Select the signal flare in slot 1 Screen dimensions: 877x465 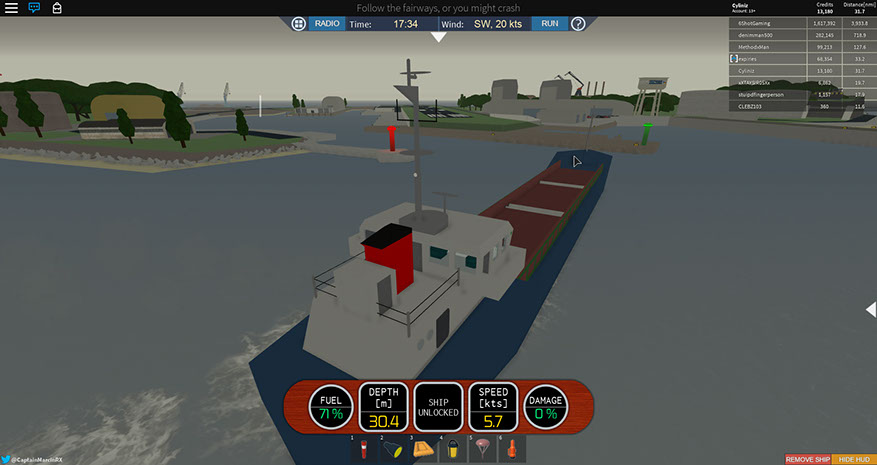(x=363, y=448)
